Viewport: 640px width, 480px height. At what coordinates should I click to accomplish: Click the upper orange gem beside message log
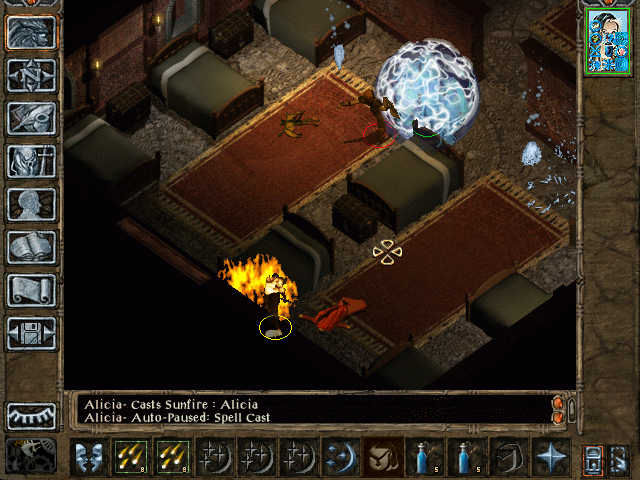pyautogui.click(x=558, y=402)
